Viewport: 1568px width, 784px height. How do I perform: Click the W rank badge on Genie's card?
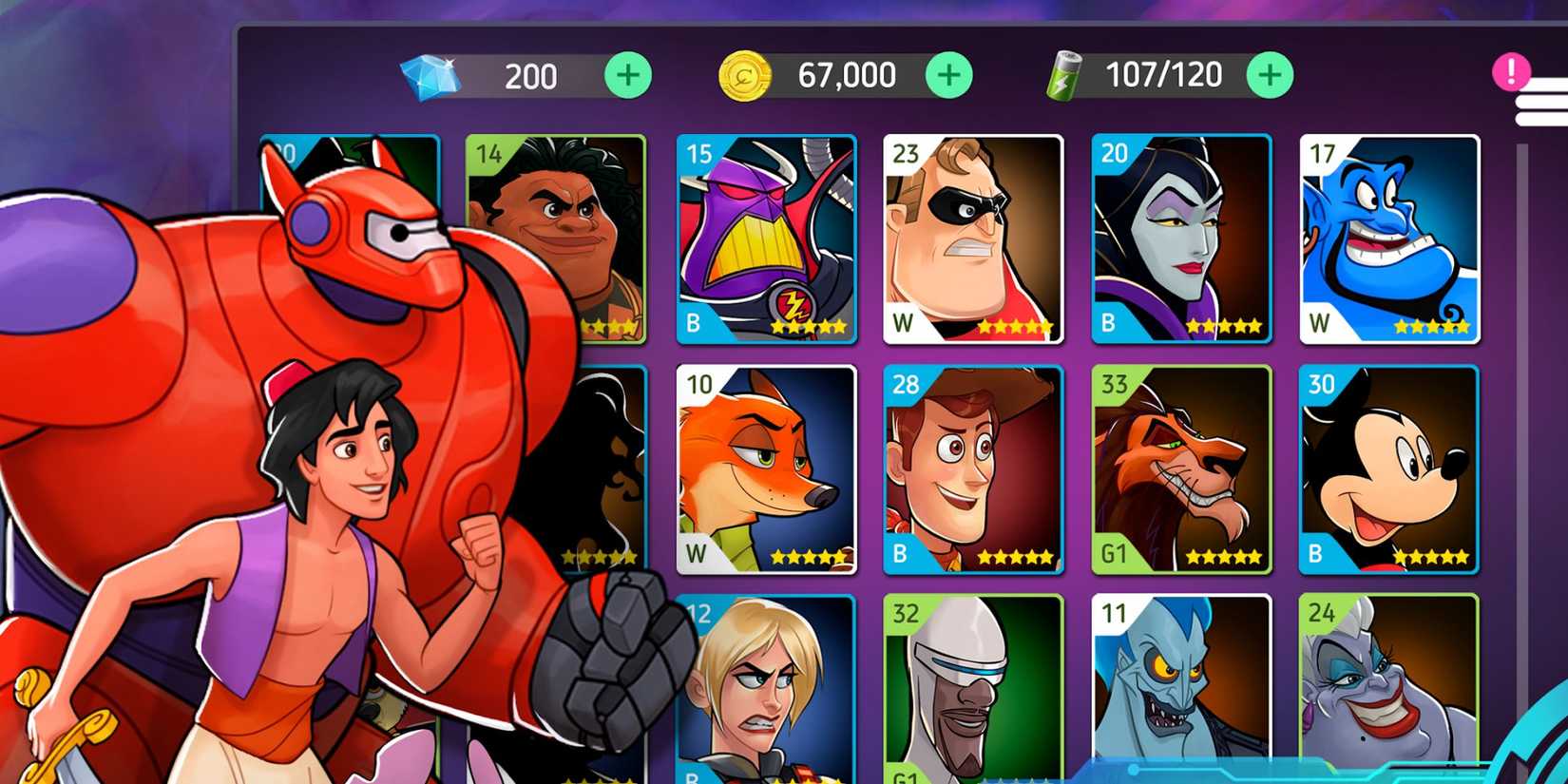(1321, 322)
